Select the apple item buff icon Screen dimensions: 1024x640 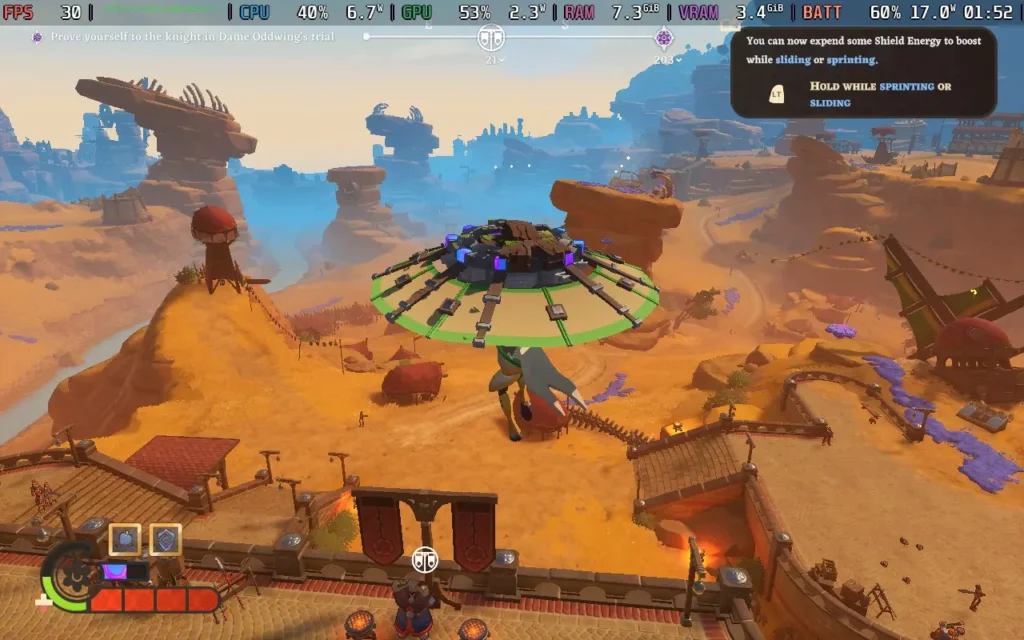pos(125,540)
